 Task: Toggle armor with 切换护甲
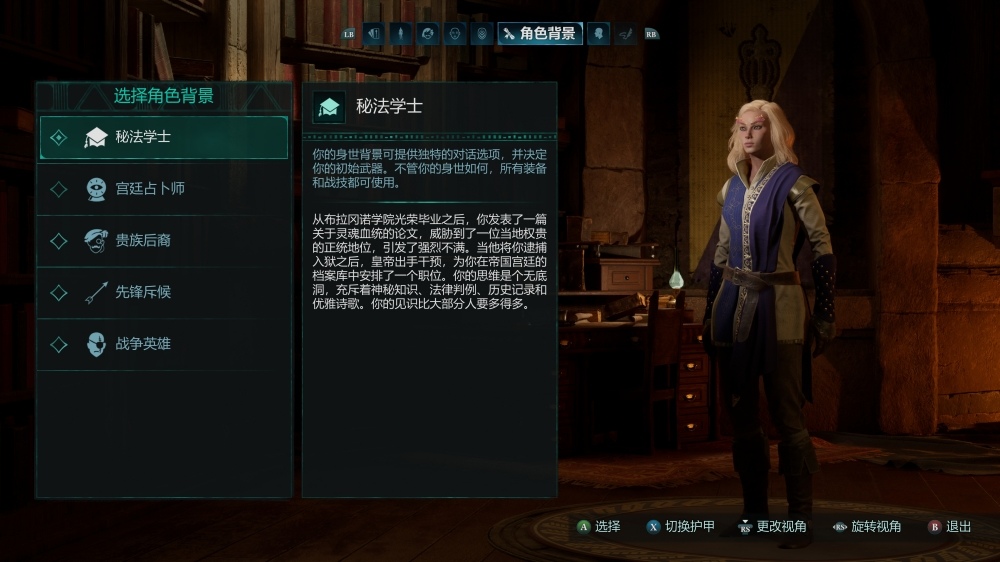point(680,526)
